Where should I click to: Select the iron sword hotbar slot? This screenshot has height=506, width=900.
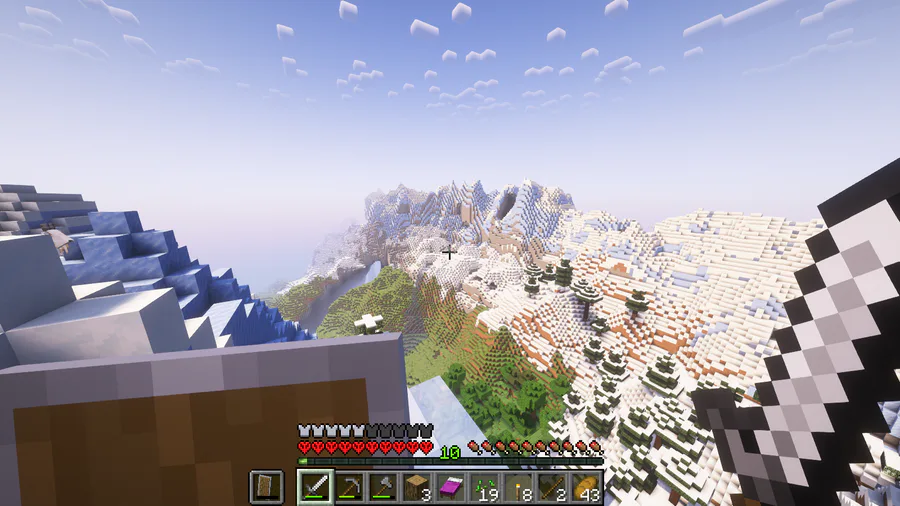point(315,487)
